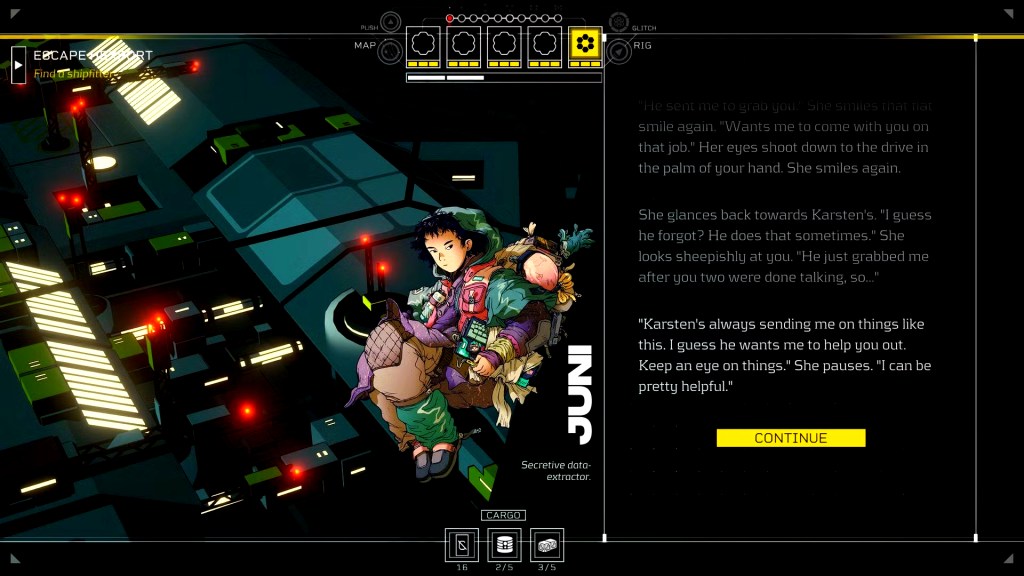Activate the Push button

click(391, 21)
